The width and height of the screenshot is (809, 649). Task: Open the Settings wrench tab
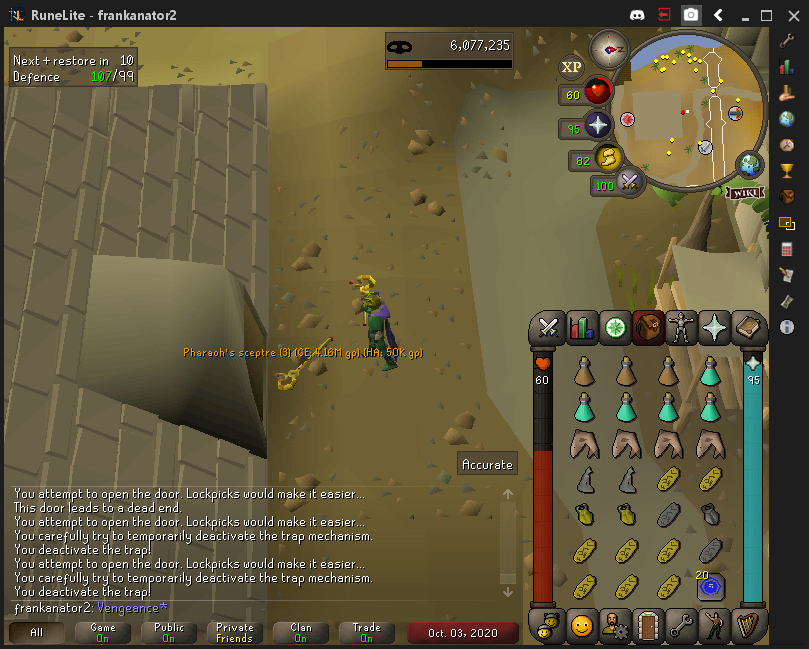(681, 626)
